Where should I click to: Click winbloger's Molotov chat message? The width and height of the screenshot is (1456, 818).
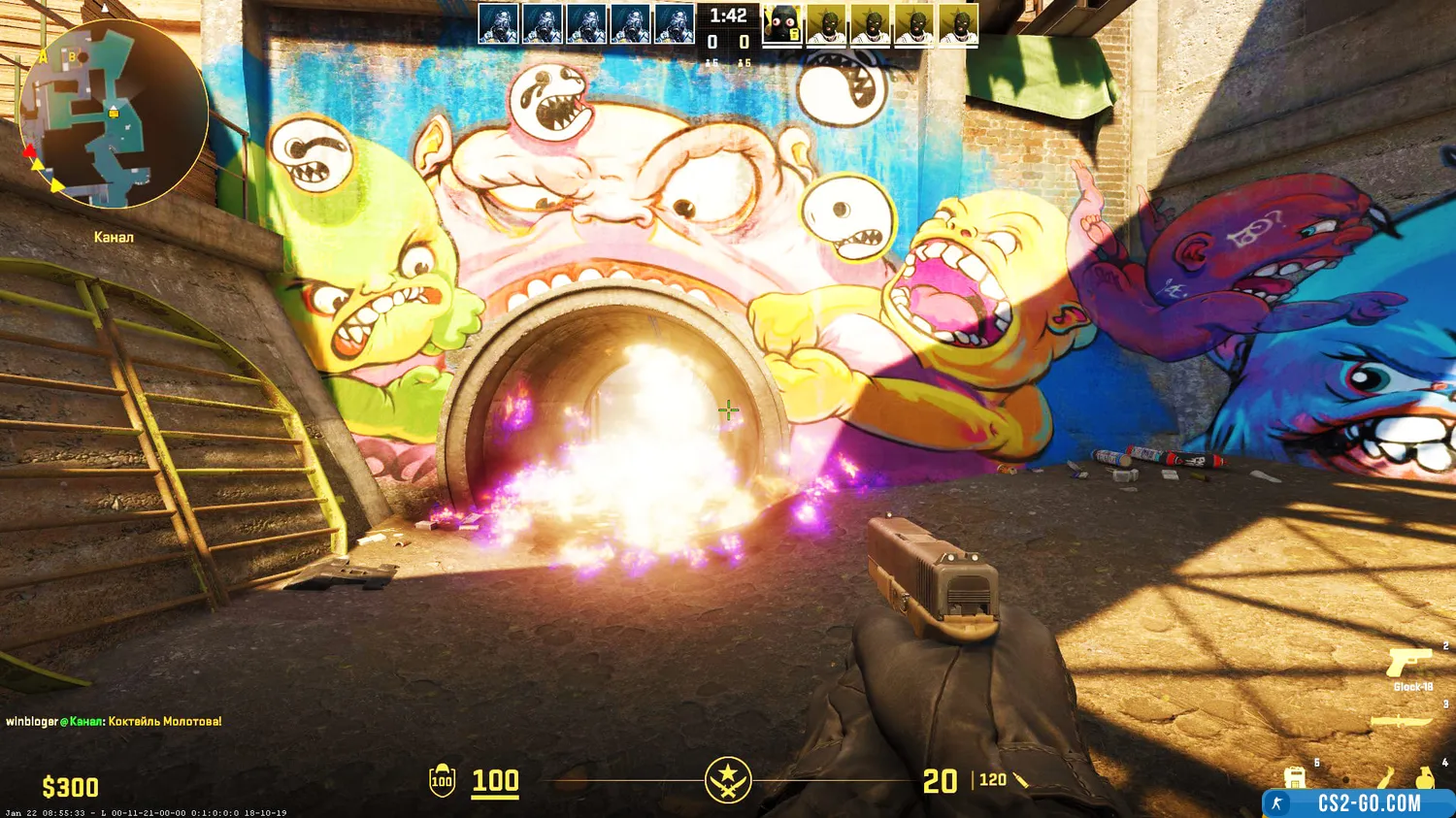(114, 721)
